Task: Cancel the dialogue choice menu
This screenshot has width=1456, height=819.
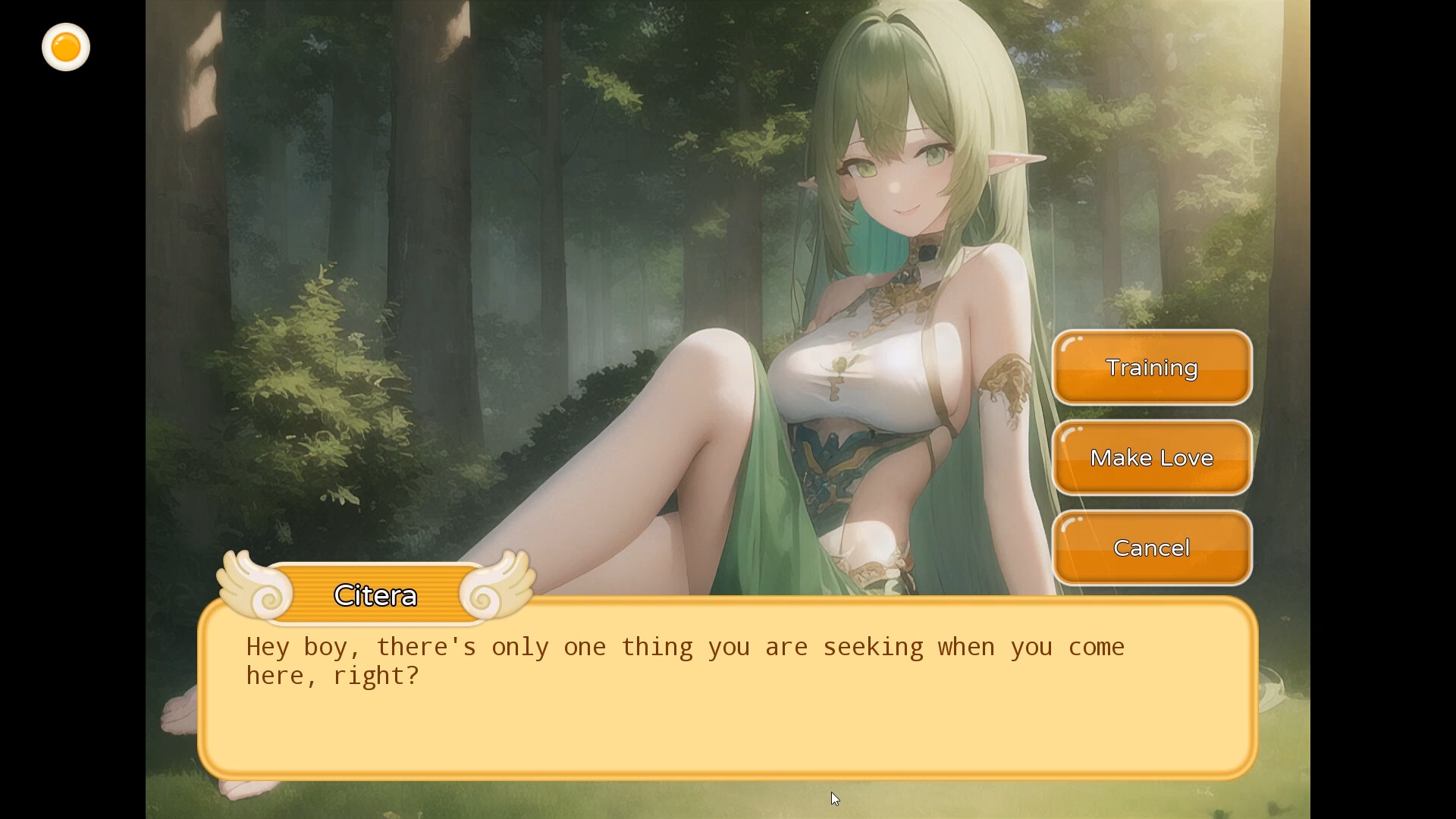Action: 1152,548
